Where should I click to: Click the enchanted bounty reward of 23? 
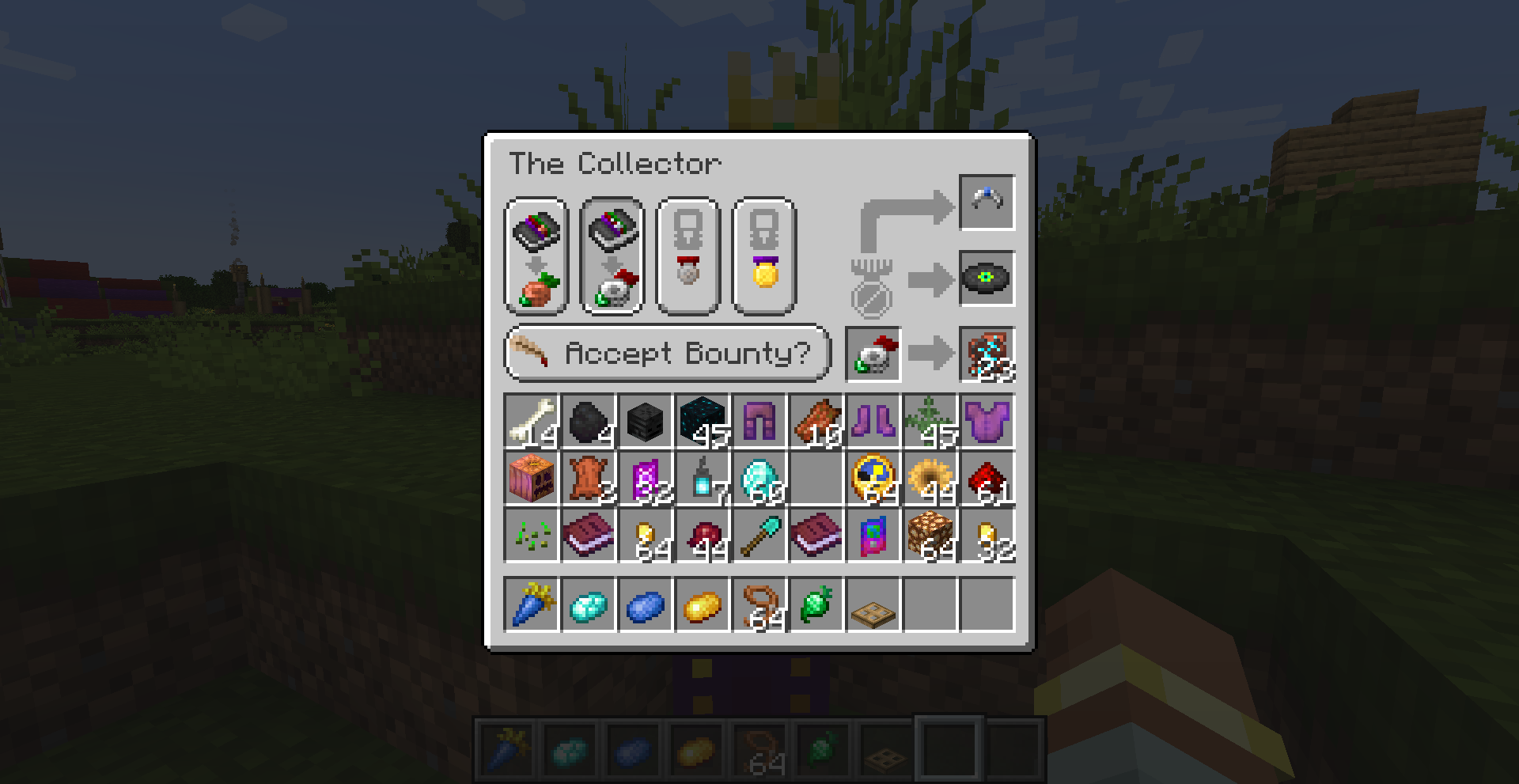pyautogui.click(x=986, y=353)
